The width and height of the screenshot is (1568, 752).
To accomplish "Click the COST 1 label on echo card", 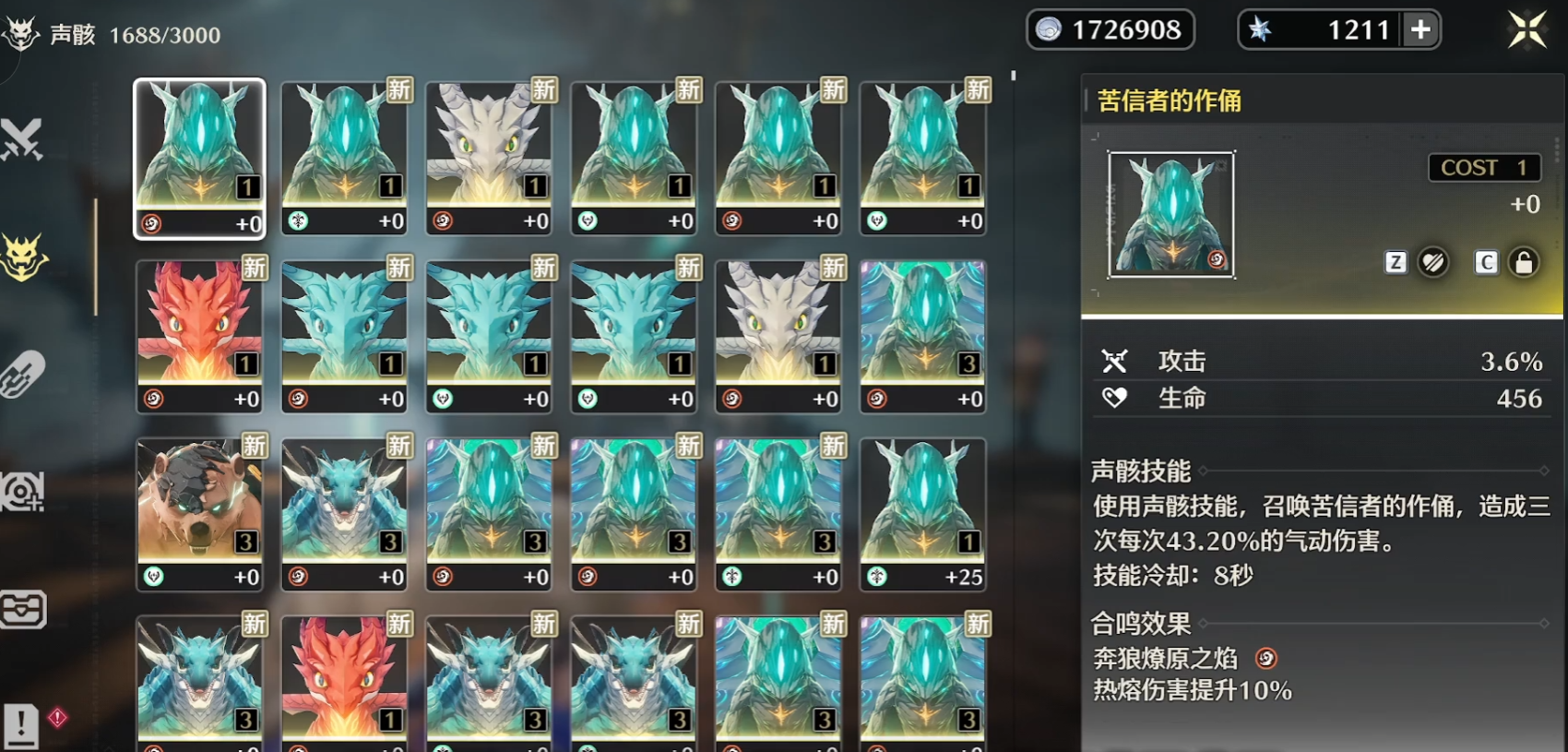I will click(1484, 168).
